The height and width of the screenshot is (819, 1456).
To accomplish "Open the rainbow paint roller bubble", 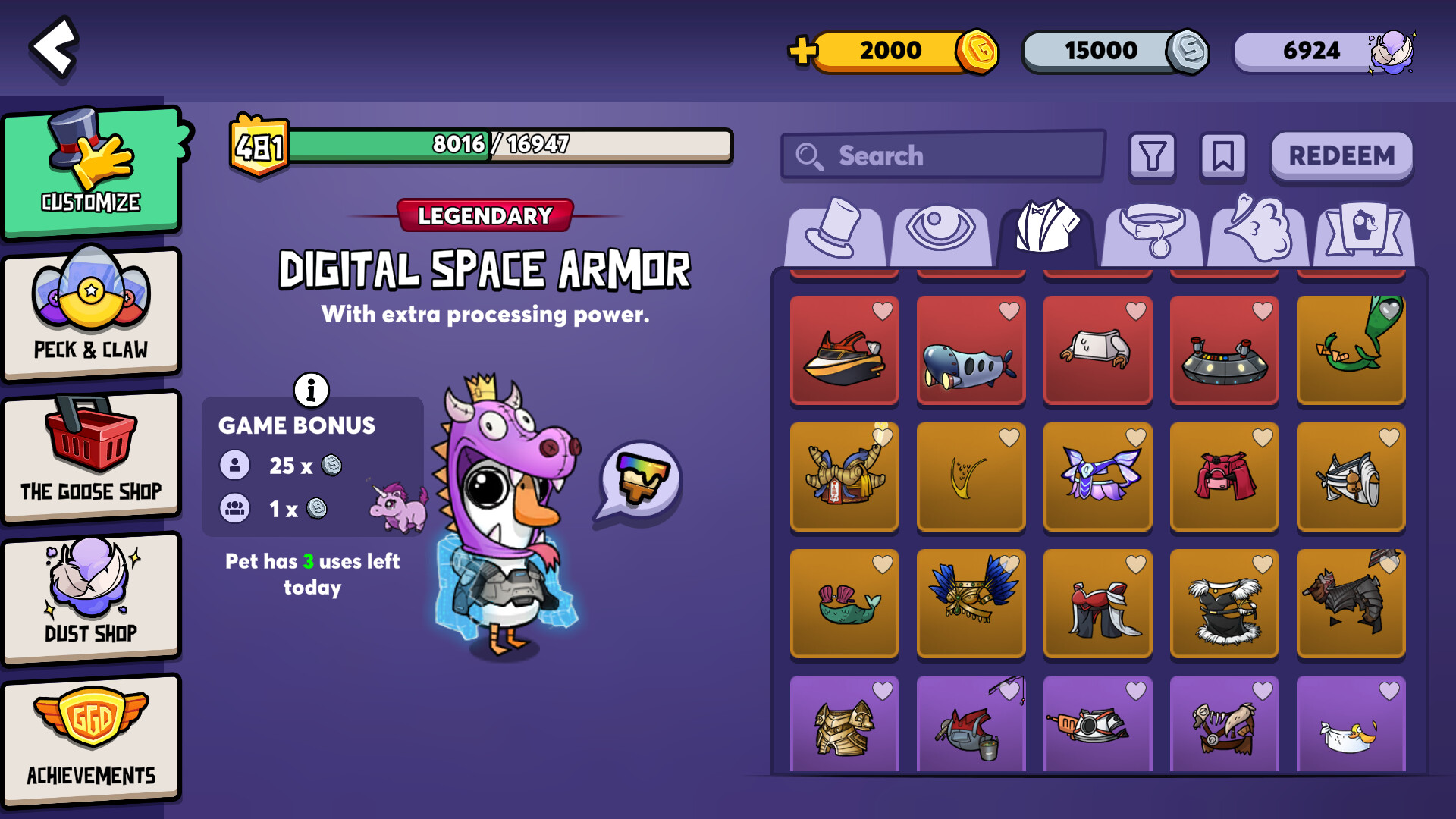I will 641,480.
